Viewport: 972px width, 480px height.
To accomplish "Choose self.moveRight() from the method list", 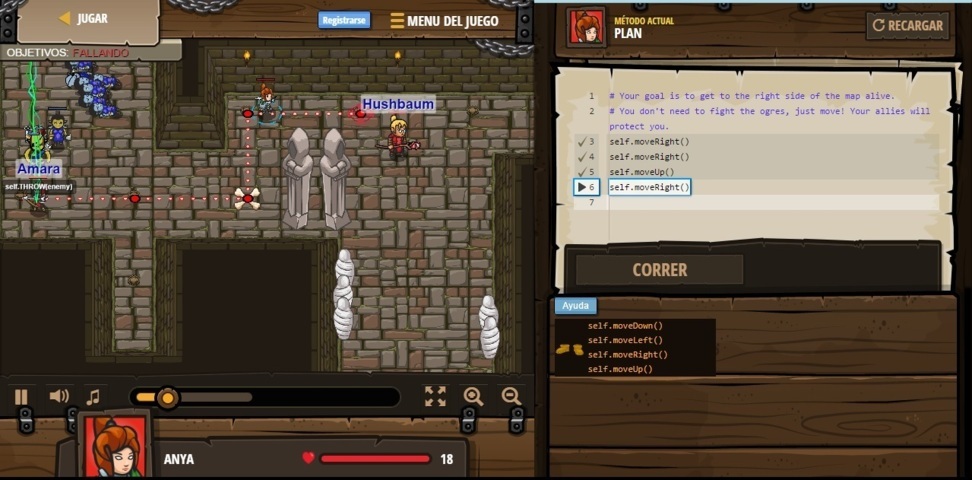I will pyautogui.click(x=627, y=355).
